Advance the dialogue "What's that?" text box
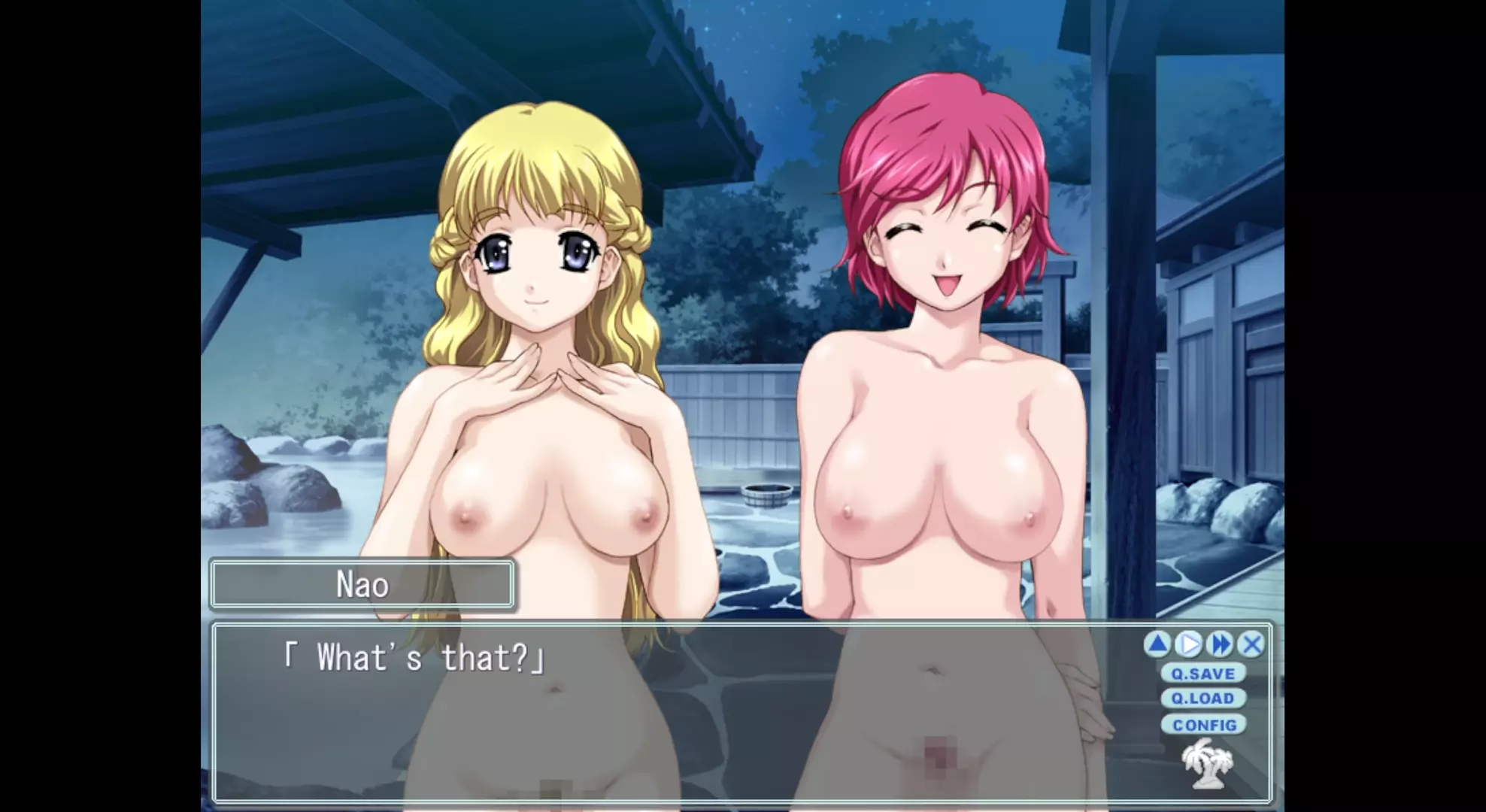The image size is (1486, 812). coord(677,714)
